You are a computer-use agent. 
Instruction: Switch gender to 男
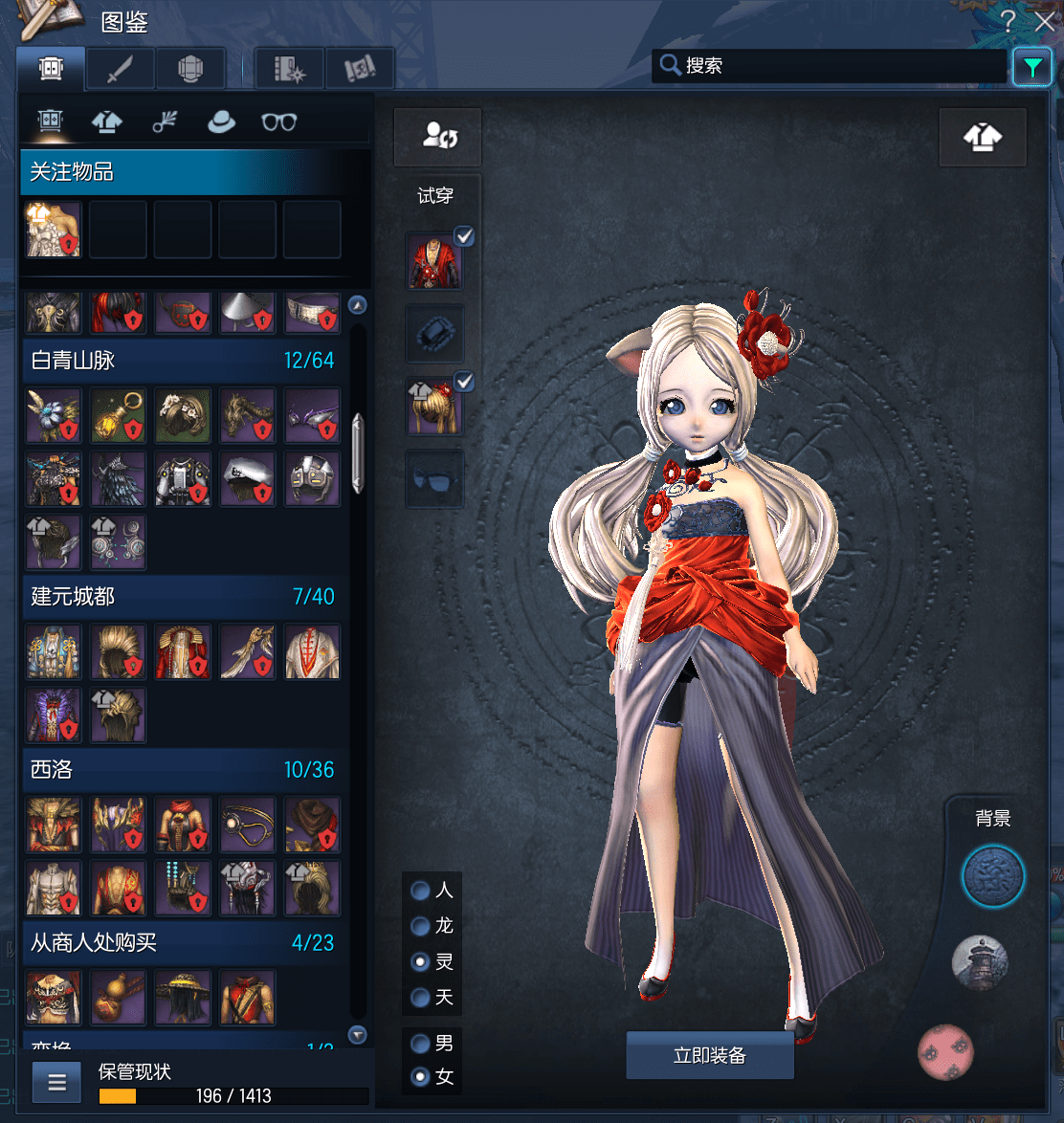[420, 1043]
